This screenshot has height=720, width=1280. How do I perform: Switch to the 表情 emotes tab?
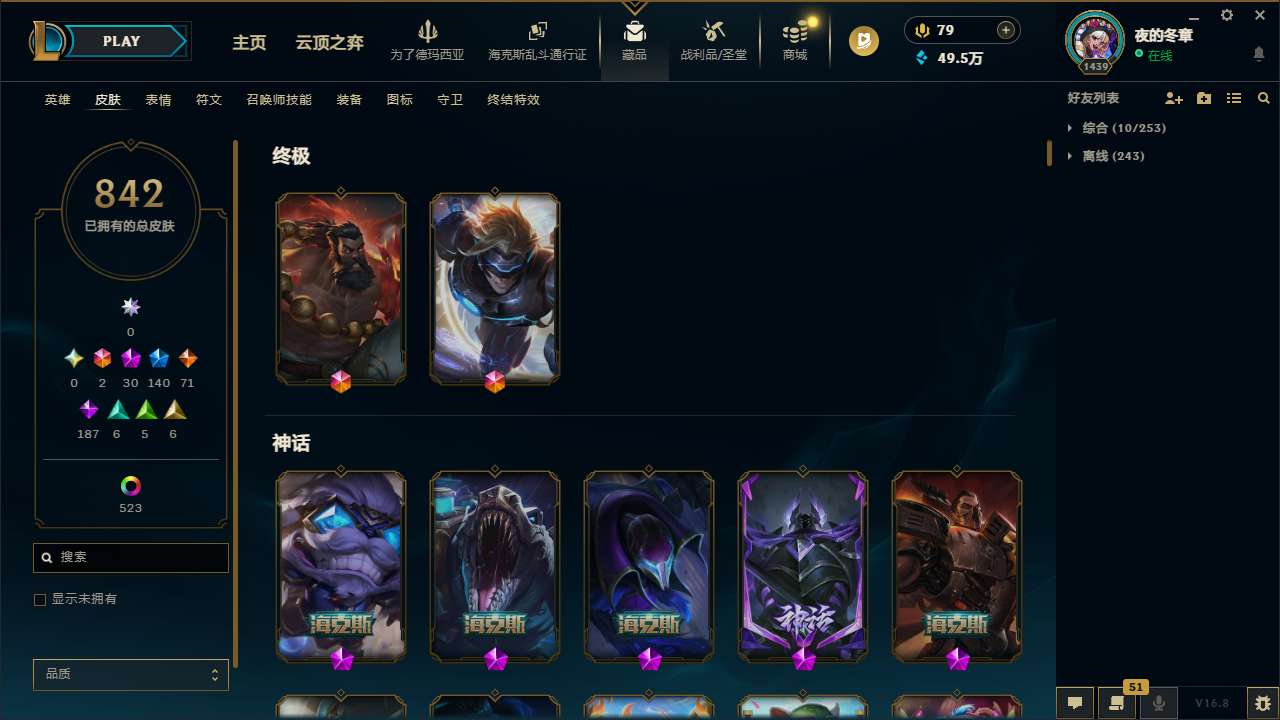click(157, 99)
